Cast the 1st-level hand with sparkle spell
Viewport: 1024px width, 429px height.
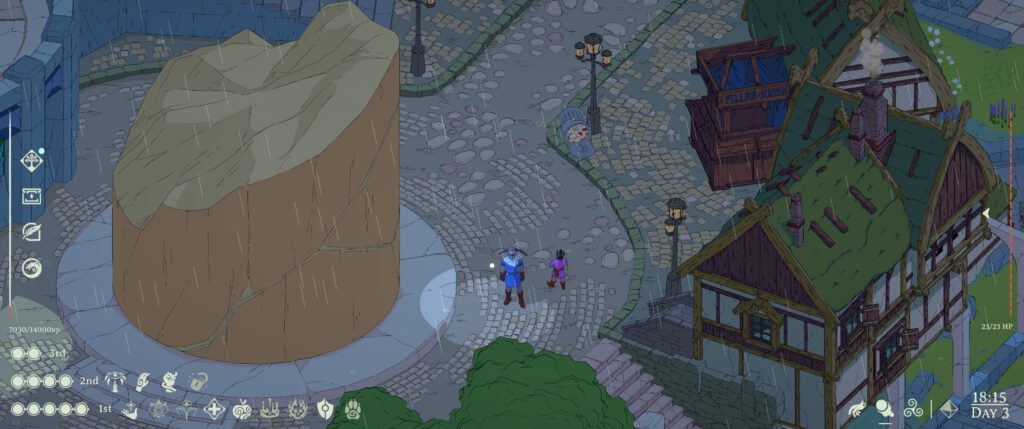point(131,409)
